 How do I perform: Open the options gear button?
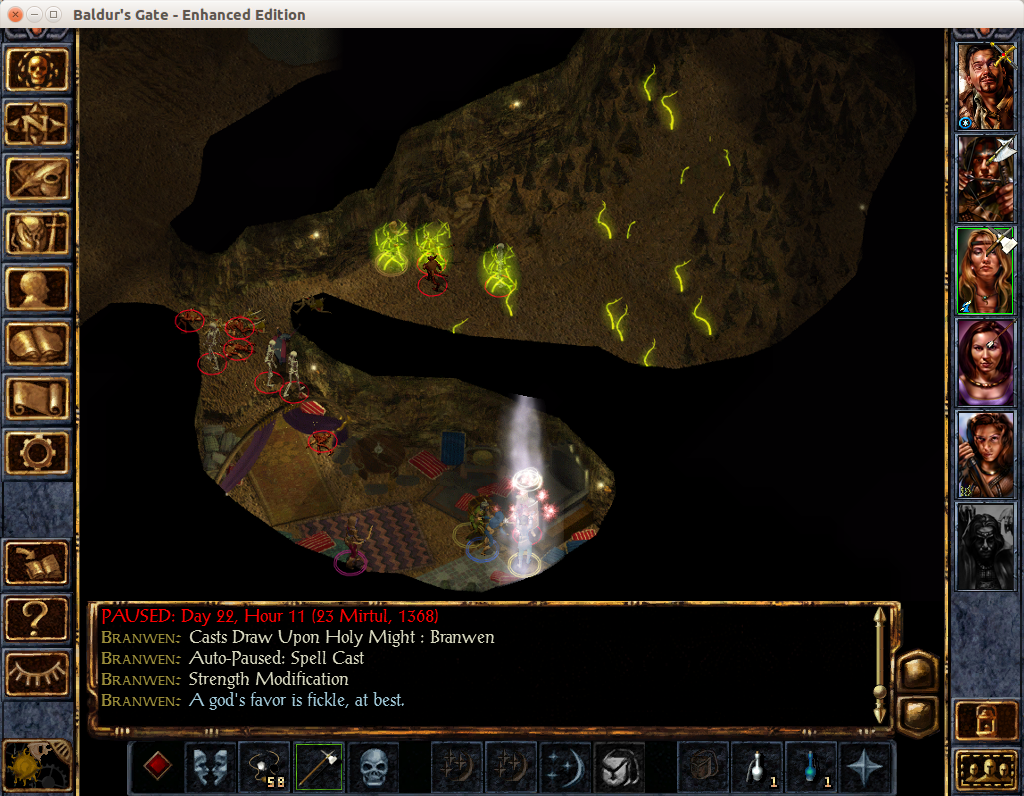click(38, 453)
